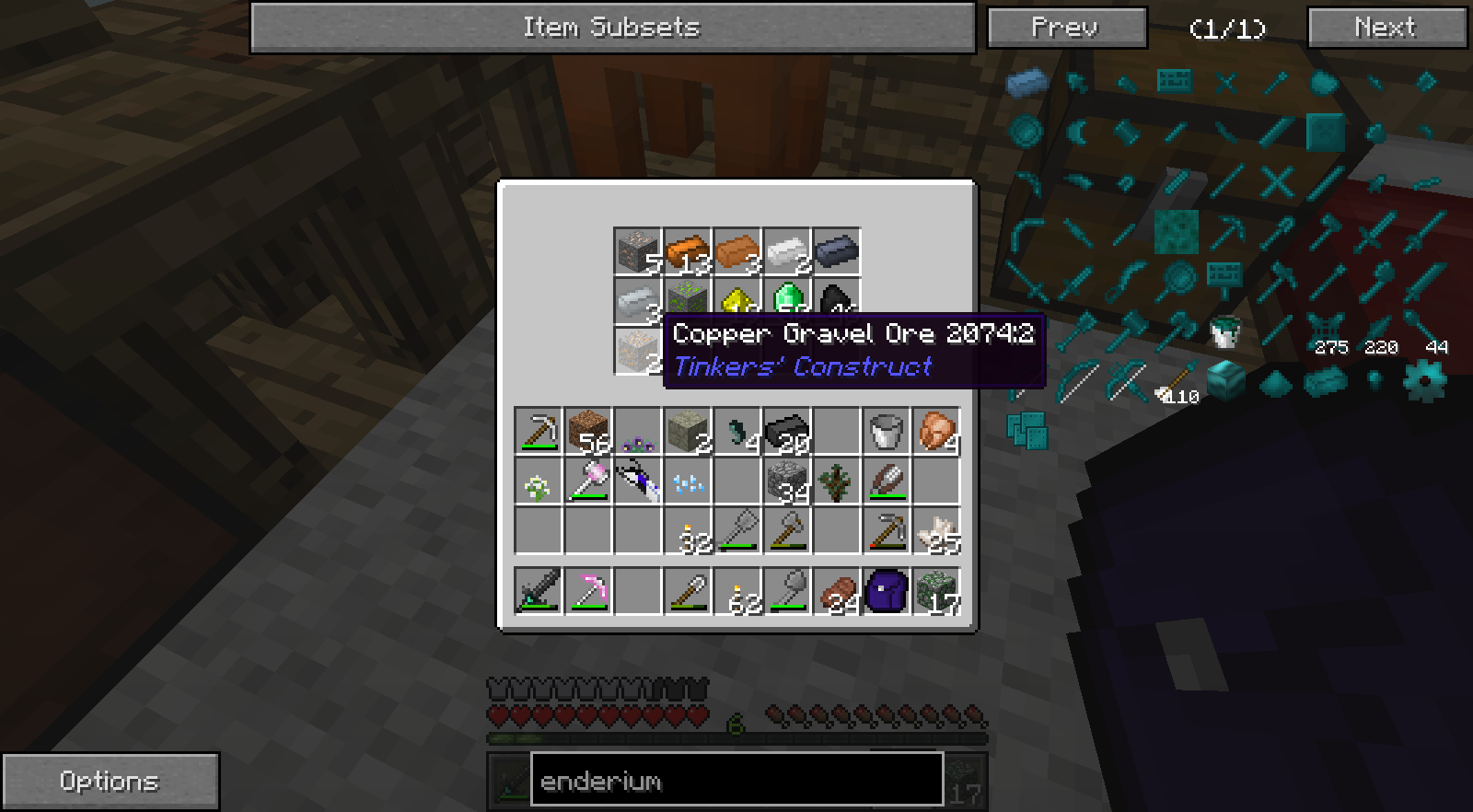The width and height of the screenshot is (1473, 812).
Task: Pick up the emerald stack in the chest
Action: 788,297
